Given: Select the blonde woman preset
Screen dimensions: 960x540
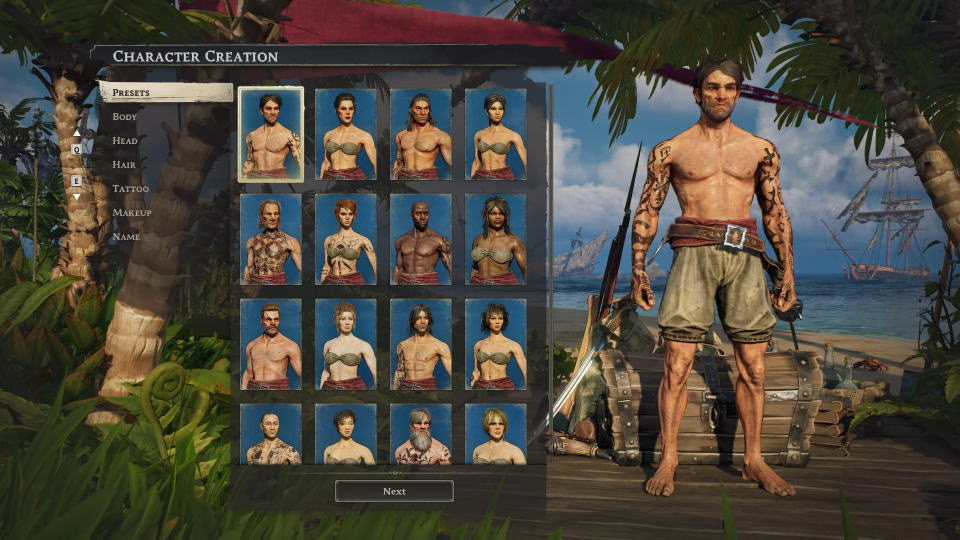Looking at the screenshot, I should tap(496, 435).
